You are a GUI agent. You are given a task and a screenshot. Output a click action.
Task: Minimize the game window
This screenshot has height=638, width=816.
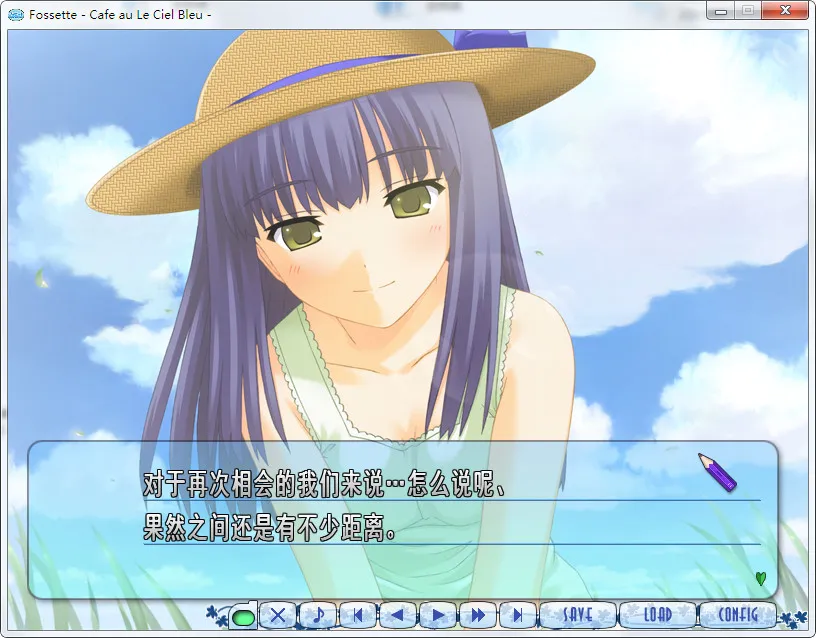coord(721,11)
